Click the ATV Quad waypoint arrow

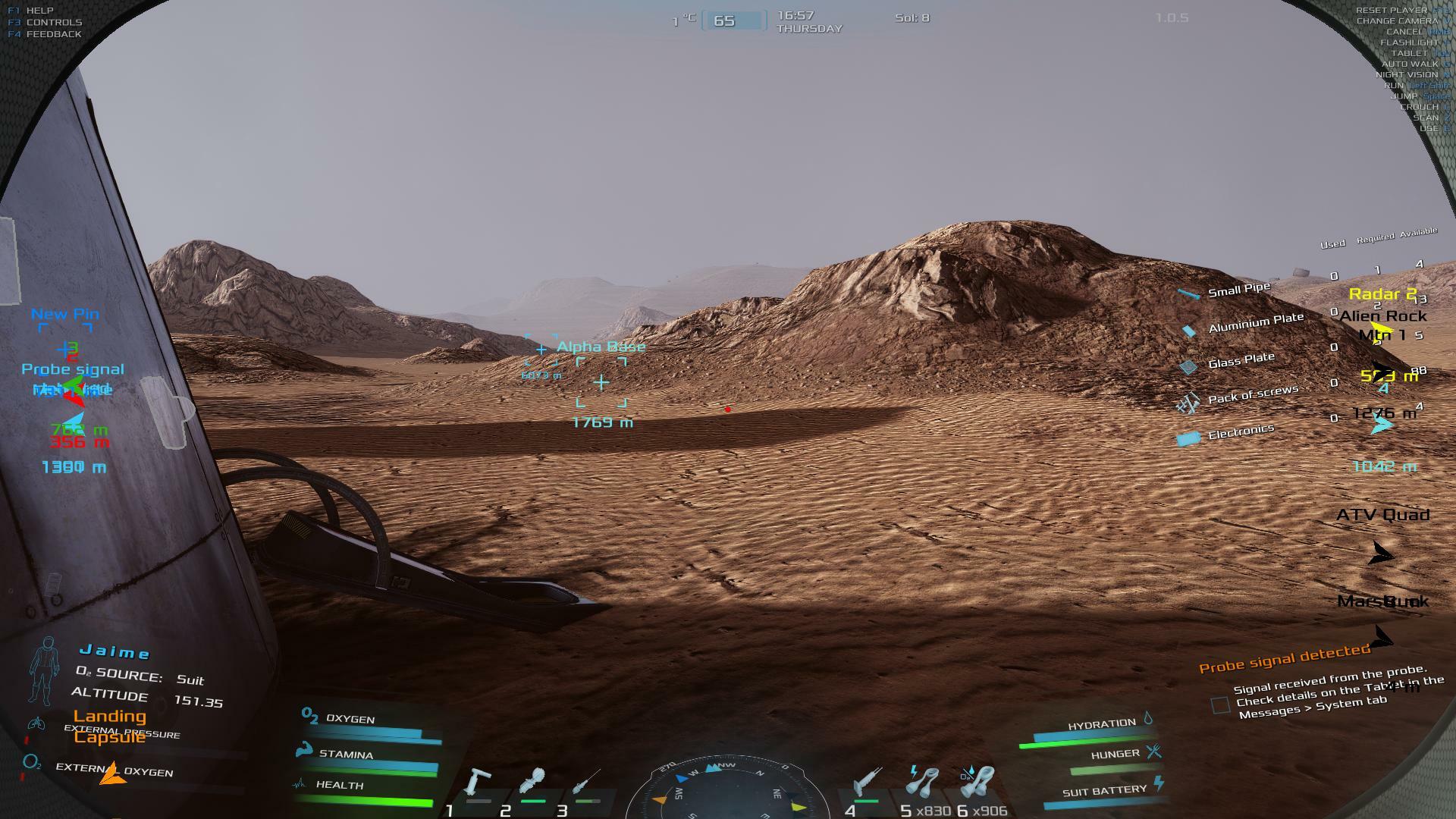(1382, 554)
